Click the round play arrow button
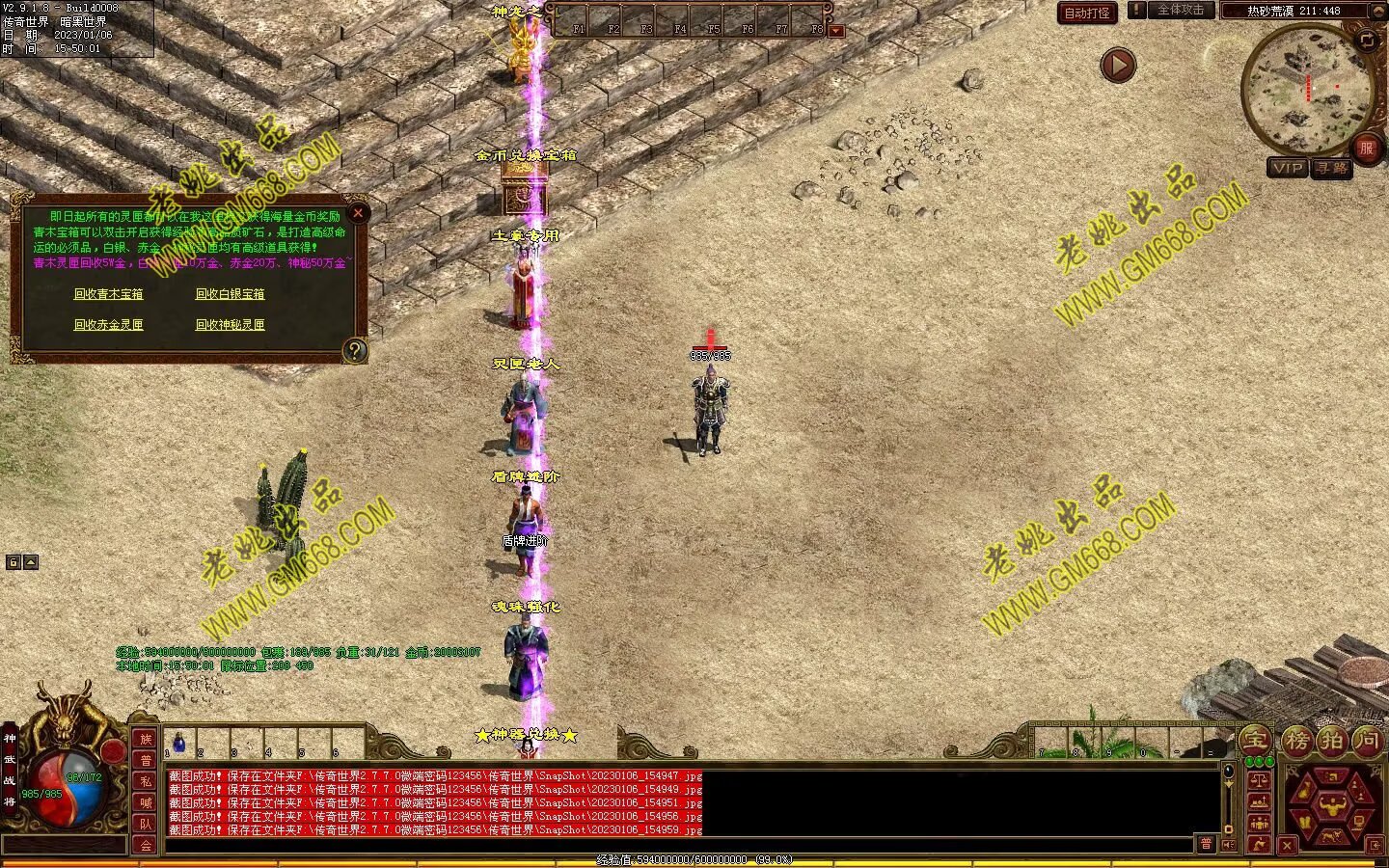 point(1118,66)
